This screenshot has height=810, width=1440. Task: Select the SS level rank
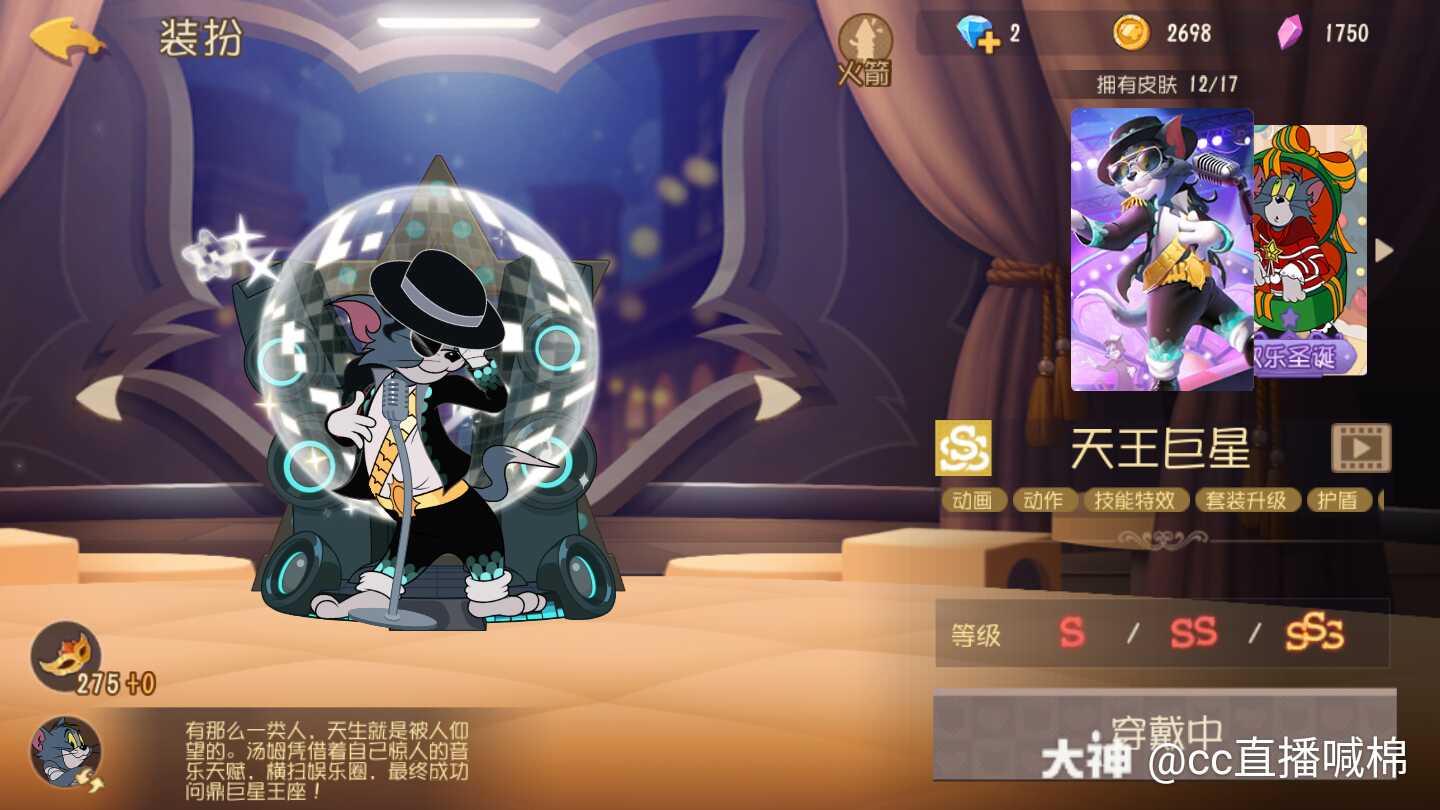(1192, 634)
